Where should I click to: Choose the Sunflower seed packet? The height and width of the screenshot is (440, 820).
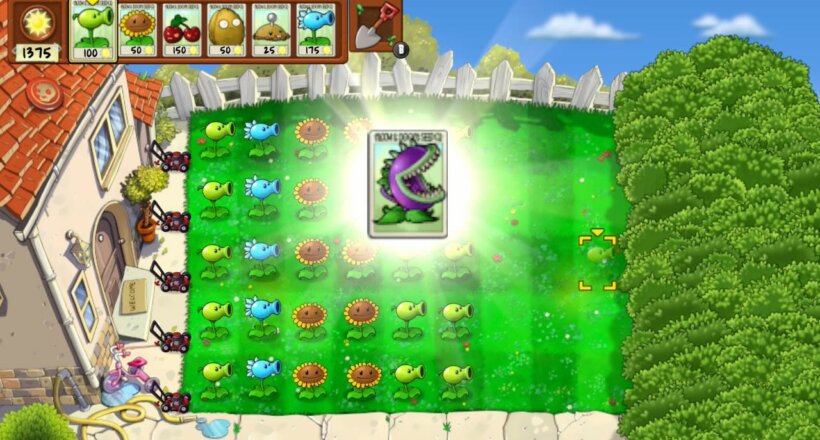(138, 30)
